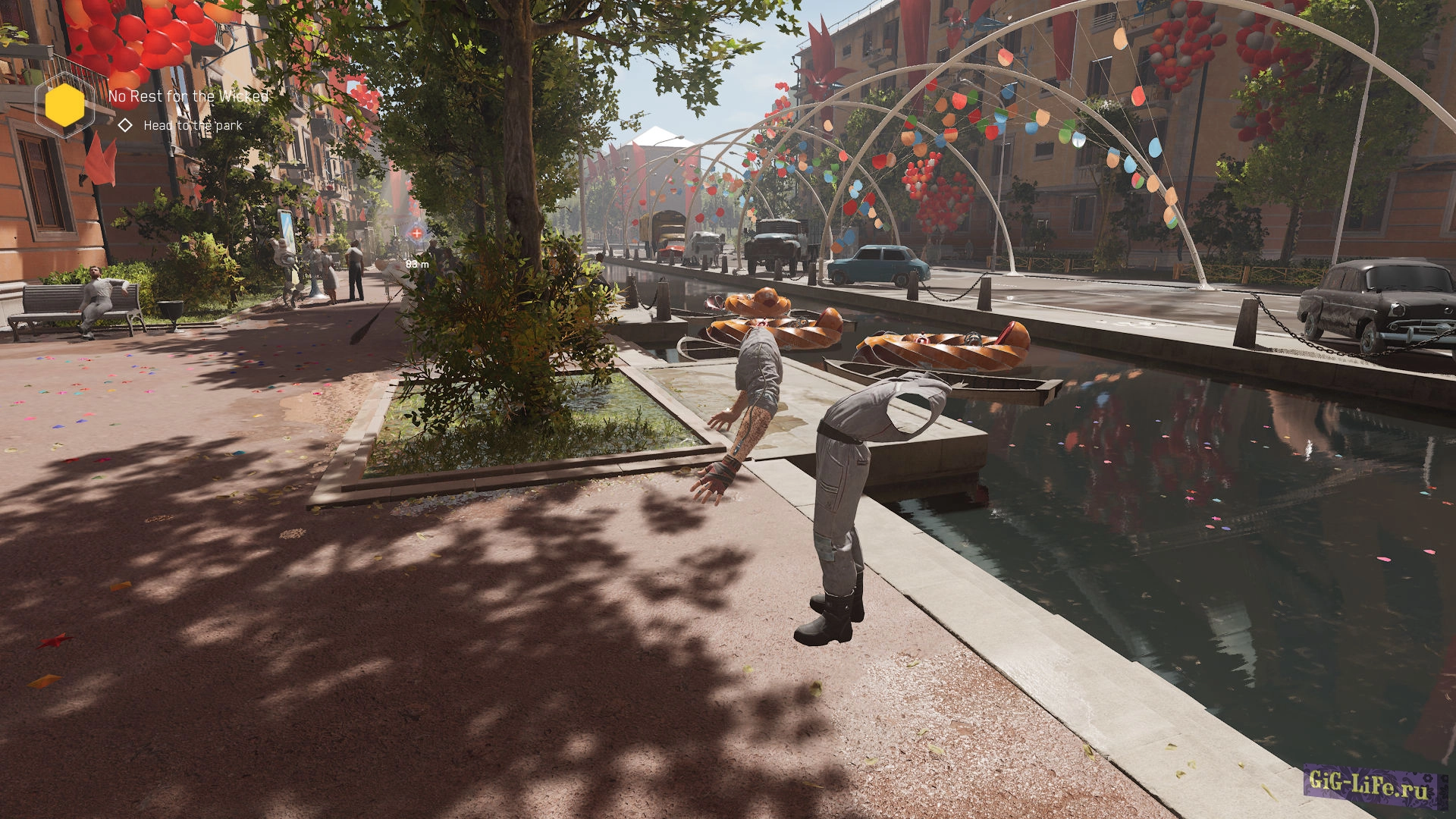Click the red objective waypoint marker
1456x819 pixels.
click(x=416, y=233)
